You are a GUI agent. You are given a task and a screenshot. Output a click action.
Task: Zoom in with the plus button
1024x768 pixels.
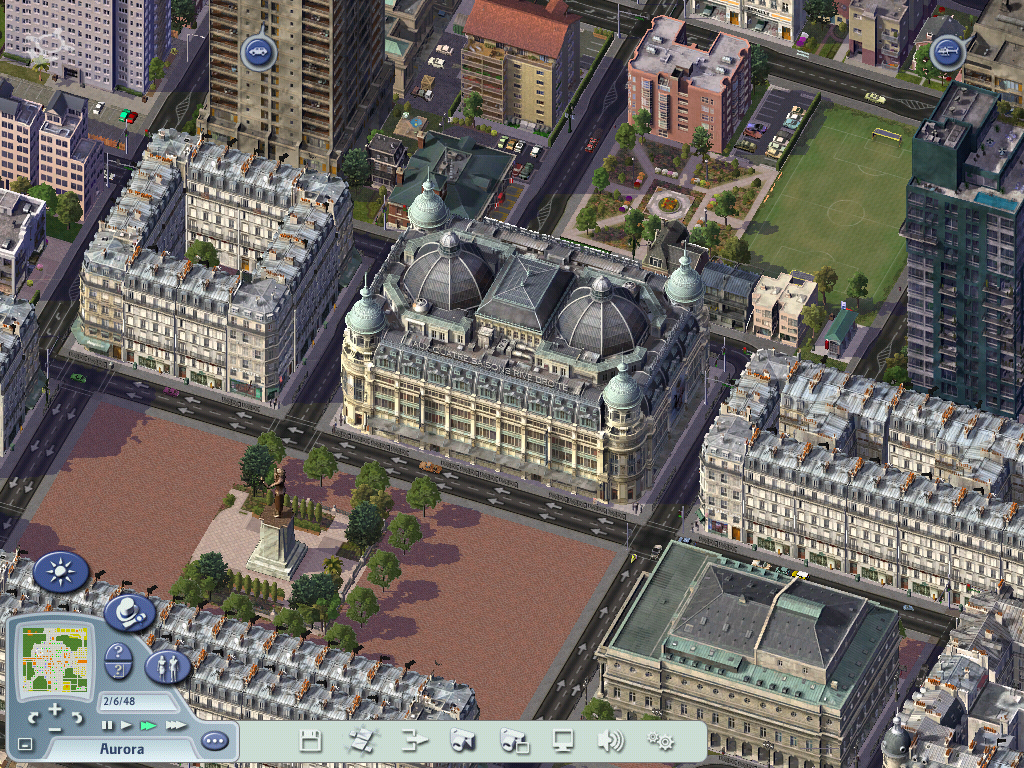55,709
